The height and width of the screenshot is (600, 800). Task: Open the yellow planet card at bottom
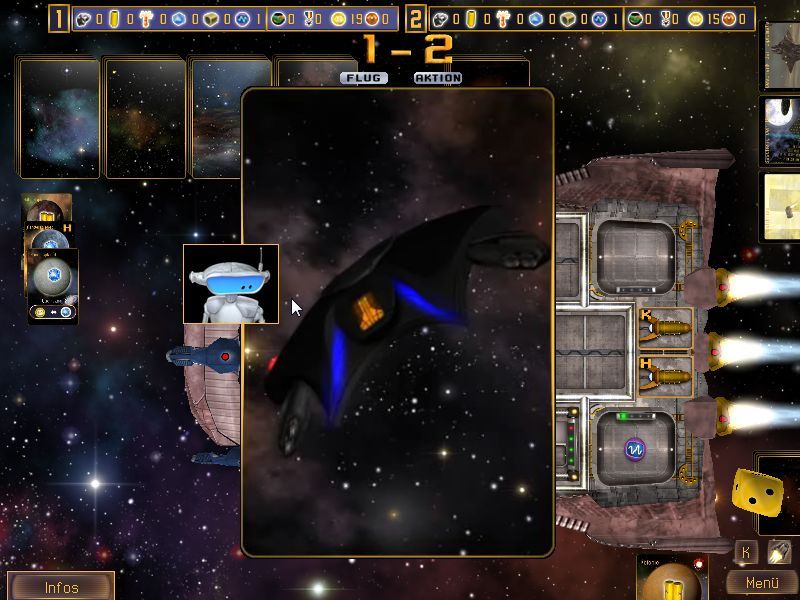672,579
